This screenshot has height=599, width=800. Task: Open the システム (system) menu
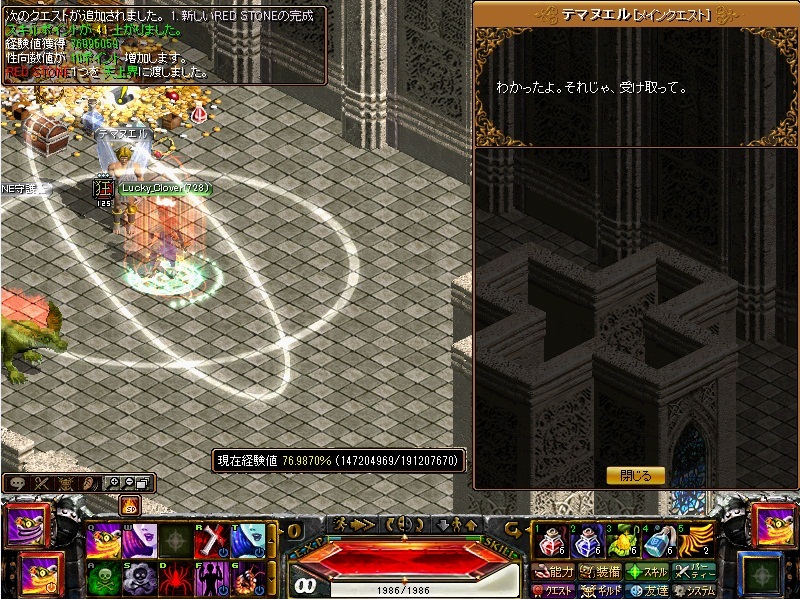(694, 591)
